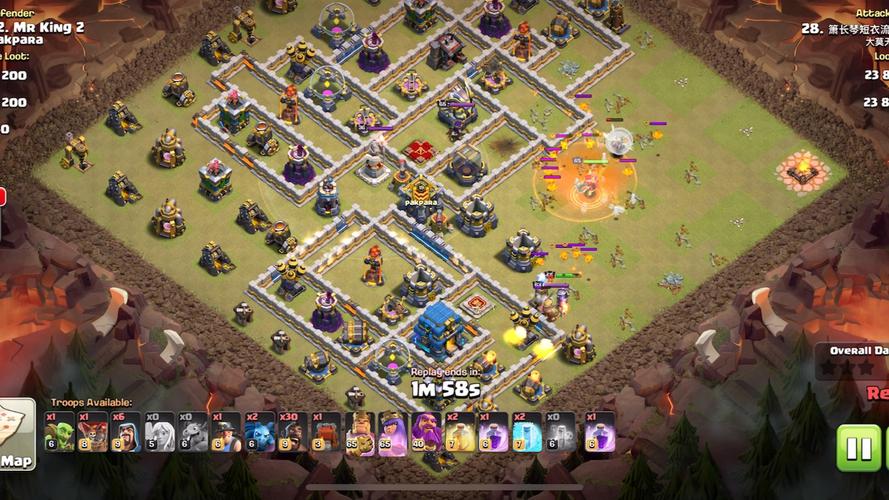Viewport: 889px width, 500px height.
Task: Choose the Ice Golem troop slot
Action: 259,431
